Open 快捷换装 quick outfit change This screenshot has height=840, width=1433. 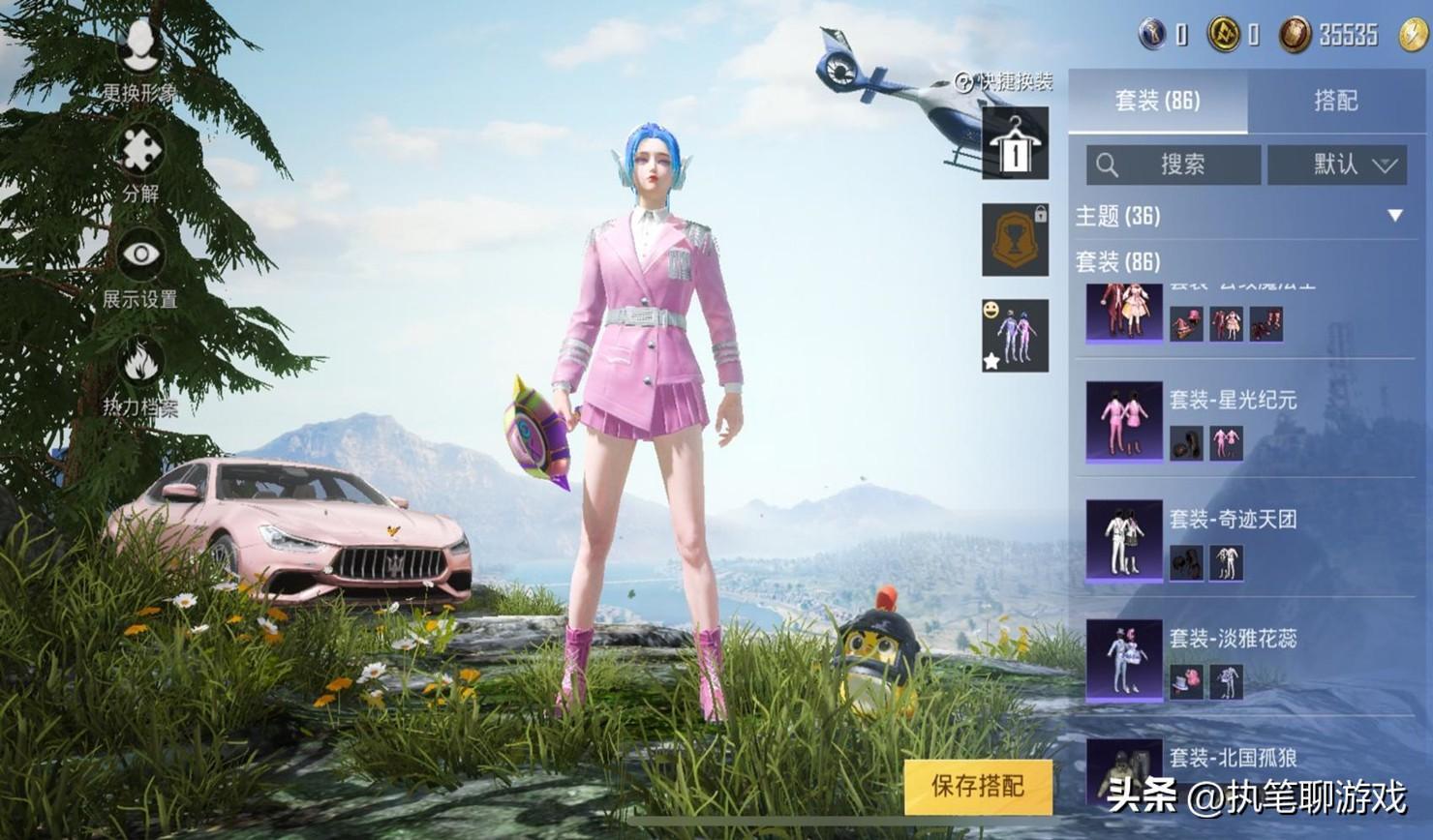(1004, 82)
